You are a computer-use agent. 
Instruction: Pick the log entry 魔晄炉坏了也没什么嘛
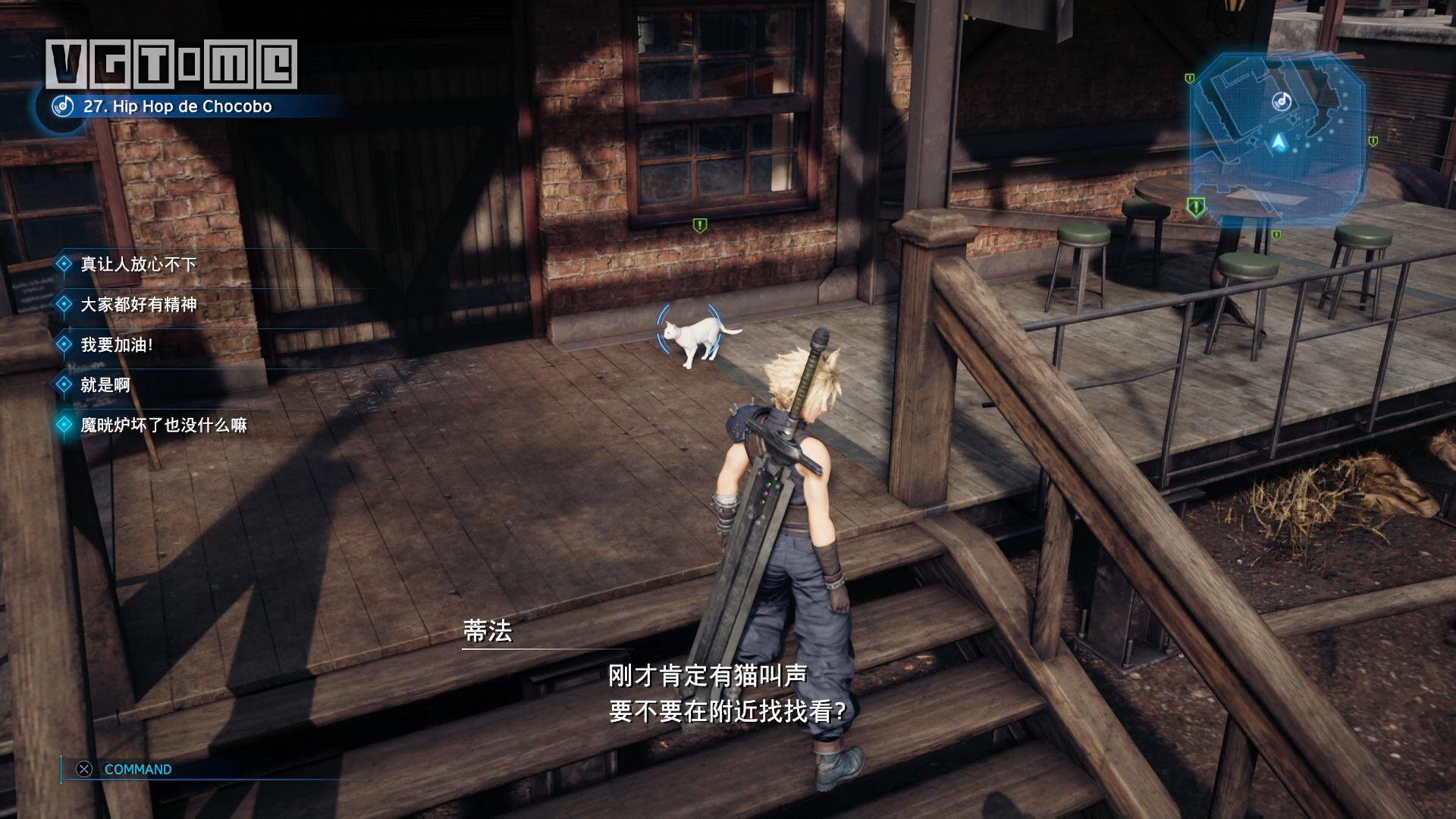163,425
